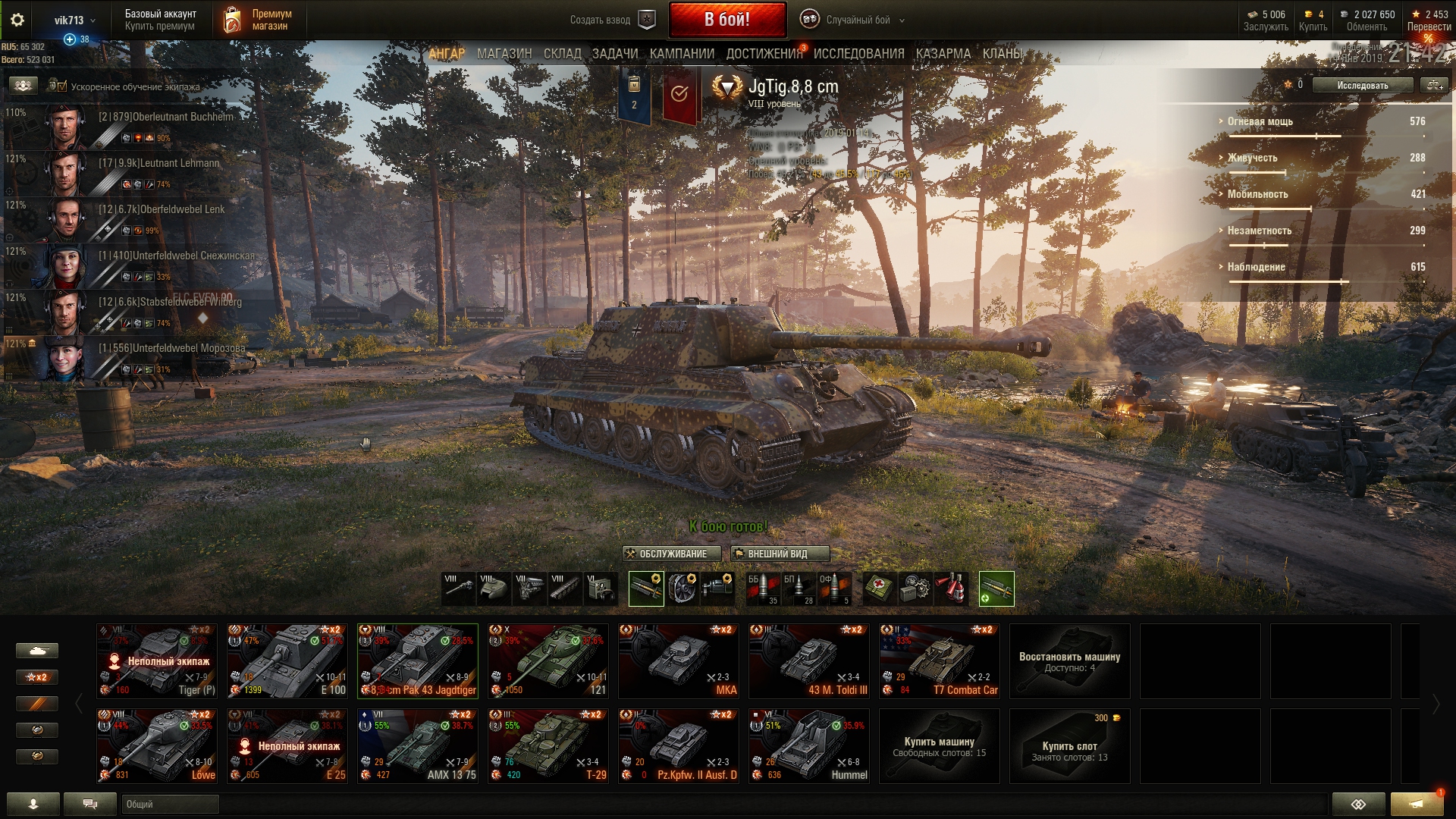Open the Случайный бой battle mode dropdown

click(857, 20)
